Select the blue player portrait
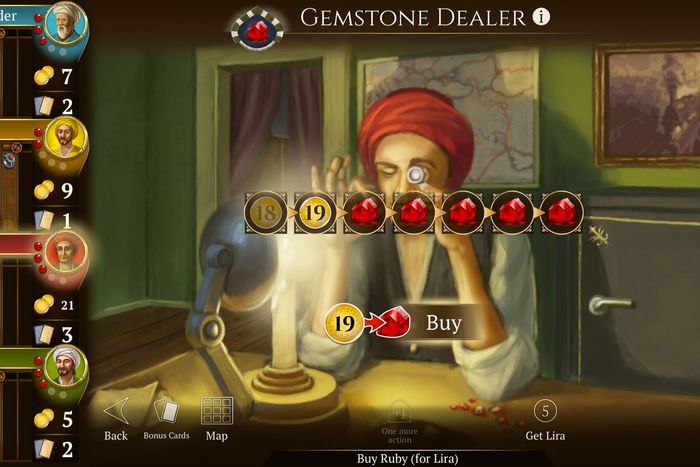Image resolution: width=700 pixels, height=467 pixels. tap(65, 28)
